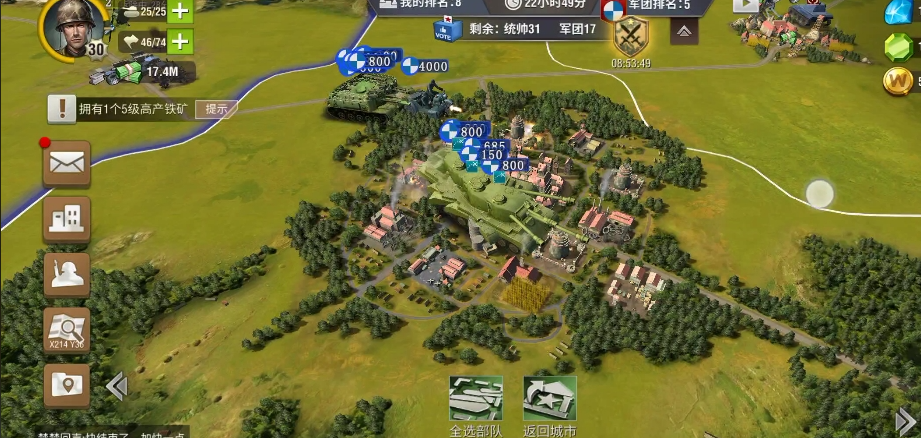Tap the crossed swords battle shield icon
Screen dimensions: 921x438
coord(631,38)
